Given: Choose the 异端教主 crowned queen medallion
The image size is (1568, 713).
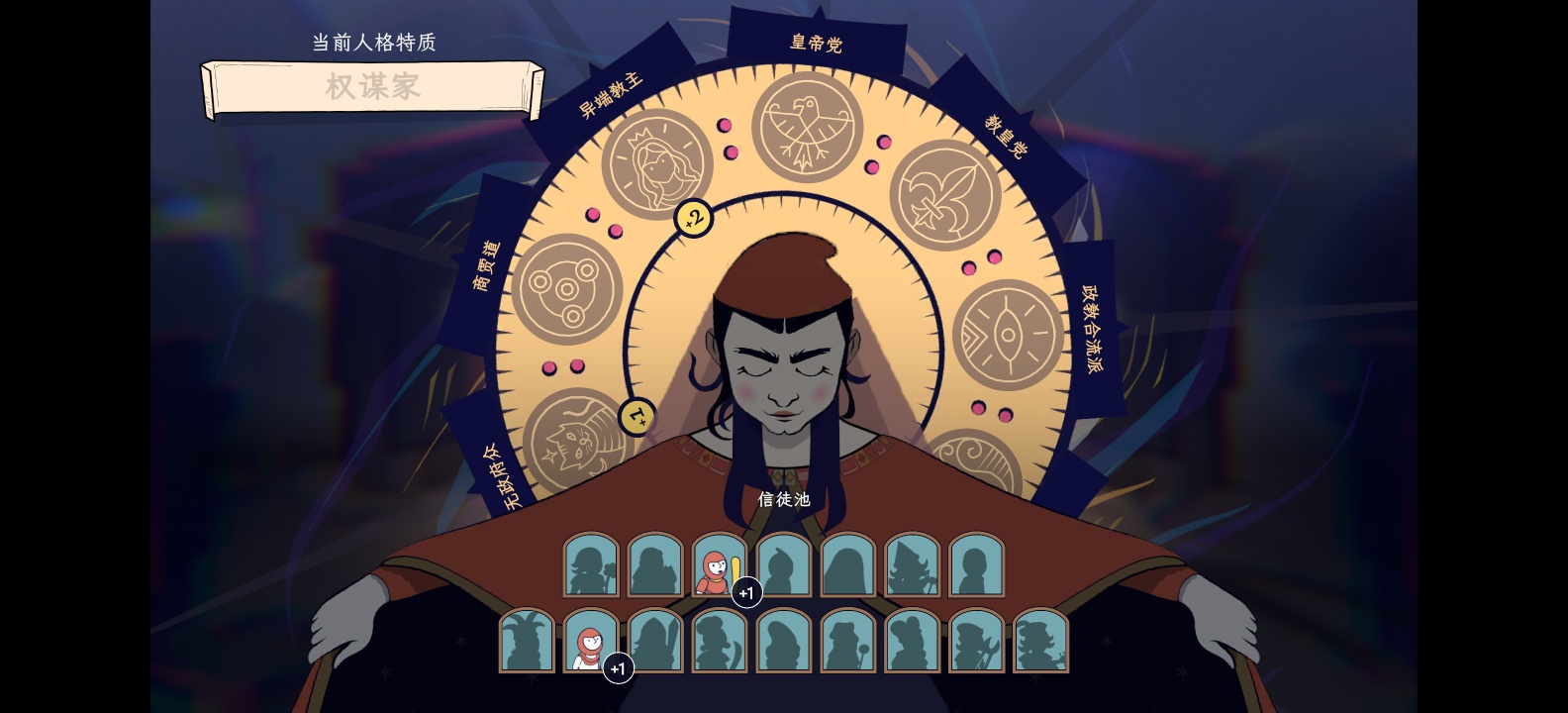Looking at the screenshot, I should click(657, 165).
